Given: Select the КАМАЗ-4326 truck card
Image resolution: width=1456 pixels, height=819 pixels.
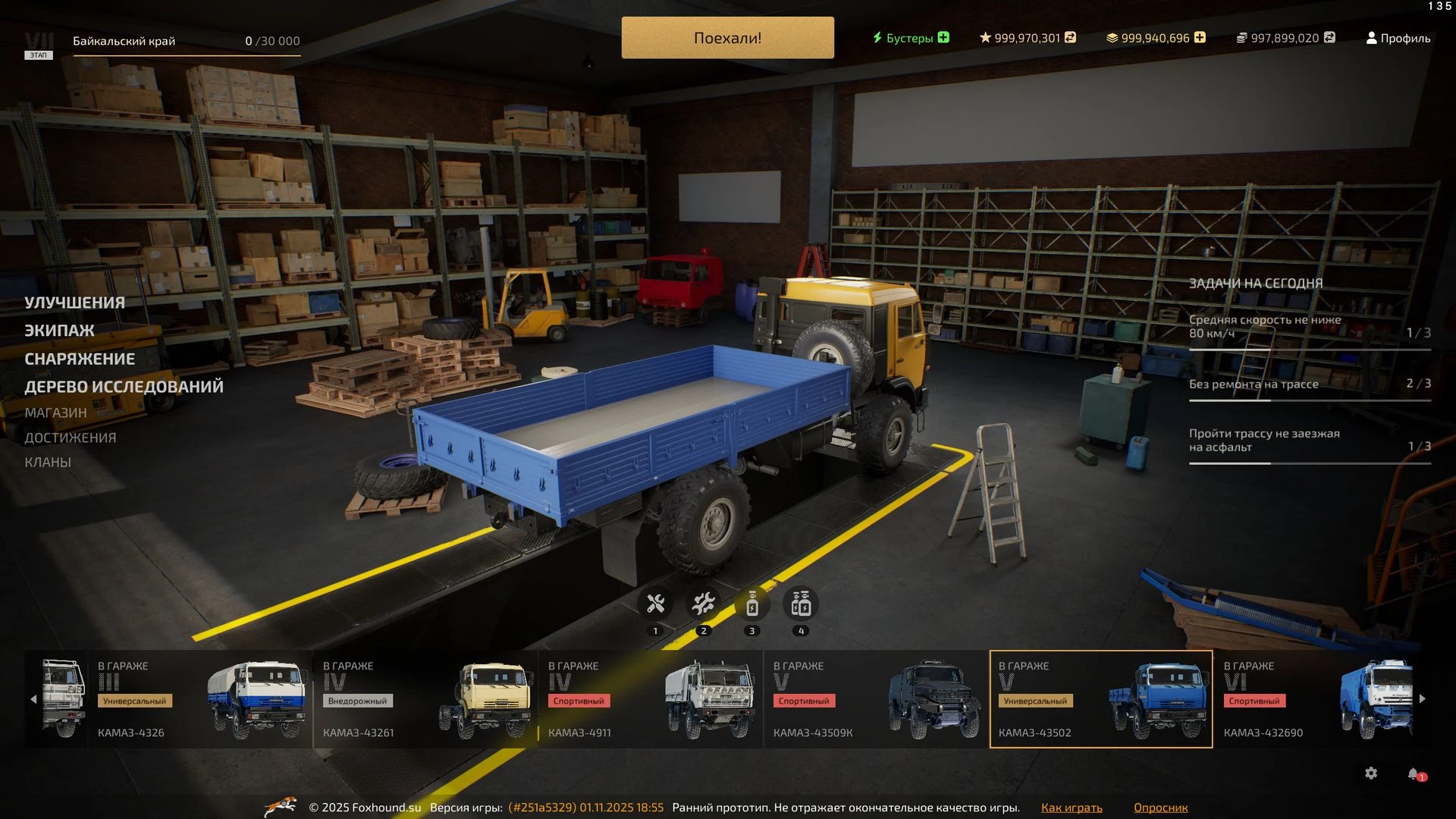Looking at the screenshot, I should click(x=200, y=699).
